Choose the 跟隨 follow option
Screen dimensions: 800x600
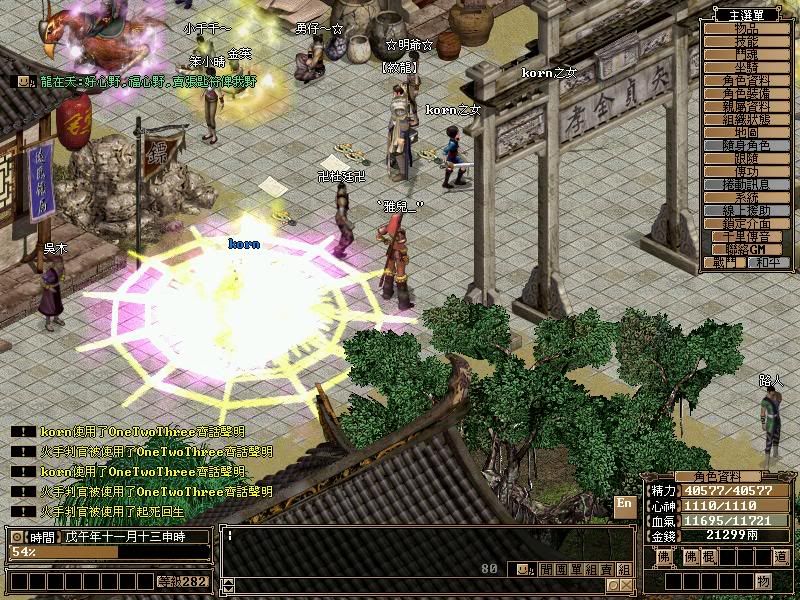(746, 159)
